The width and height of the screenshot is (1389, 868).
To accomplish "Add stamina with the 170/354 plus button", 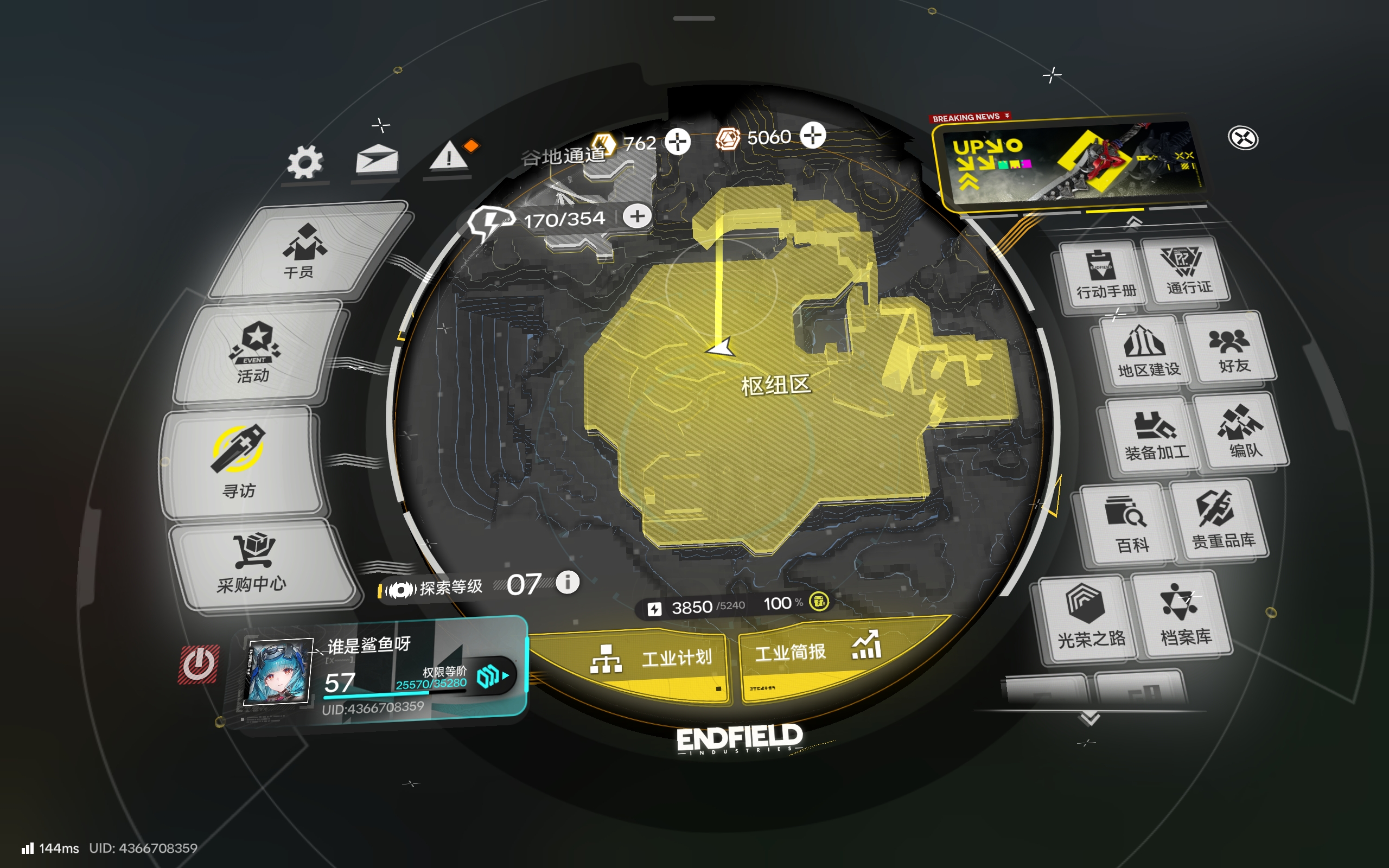I will (x=637, y=216).
